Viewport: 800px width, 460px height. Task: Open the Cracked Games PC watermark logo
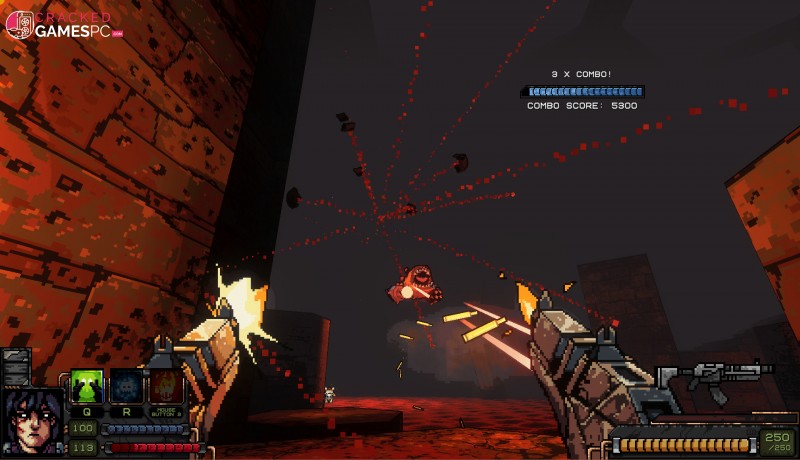point(63,24)
